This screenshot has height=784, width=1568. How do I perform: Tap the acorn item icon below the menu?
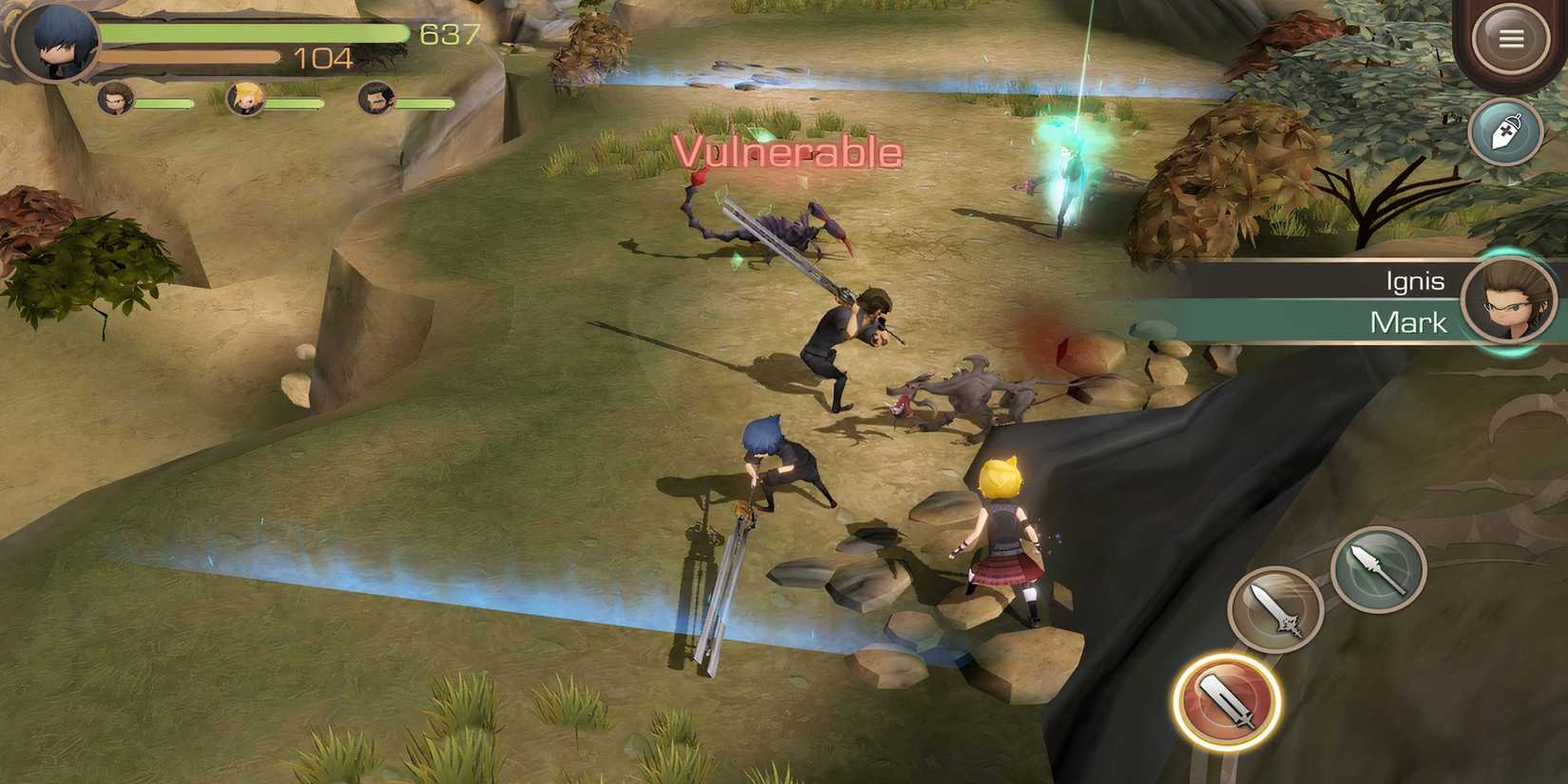click(1507, 133)
